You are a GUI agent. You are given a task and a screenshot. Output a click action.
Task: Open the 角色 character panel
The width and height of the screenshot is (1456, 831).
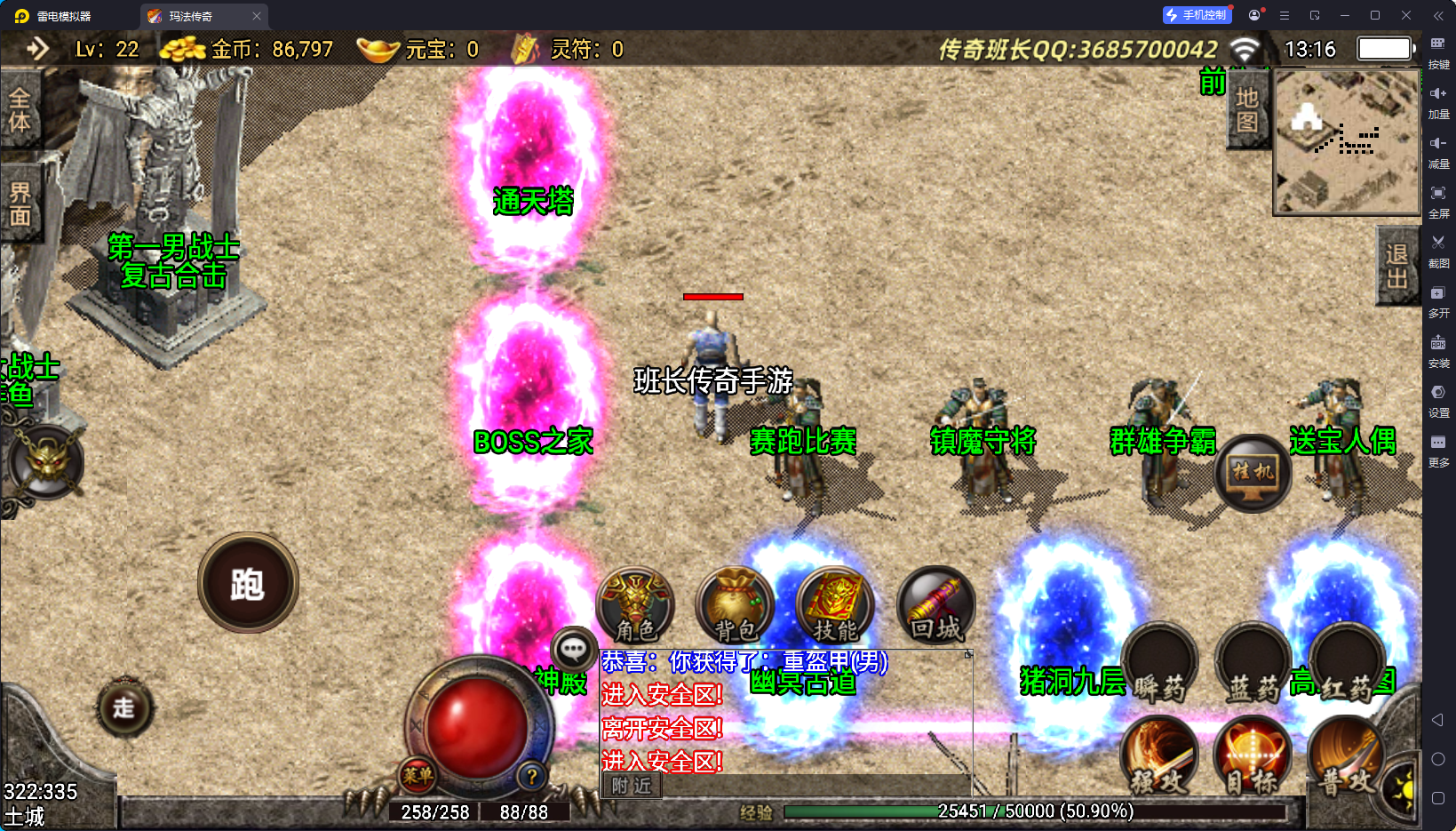coord(635,605)
